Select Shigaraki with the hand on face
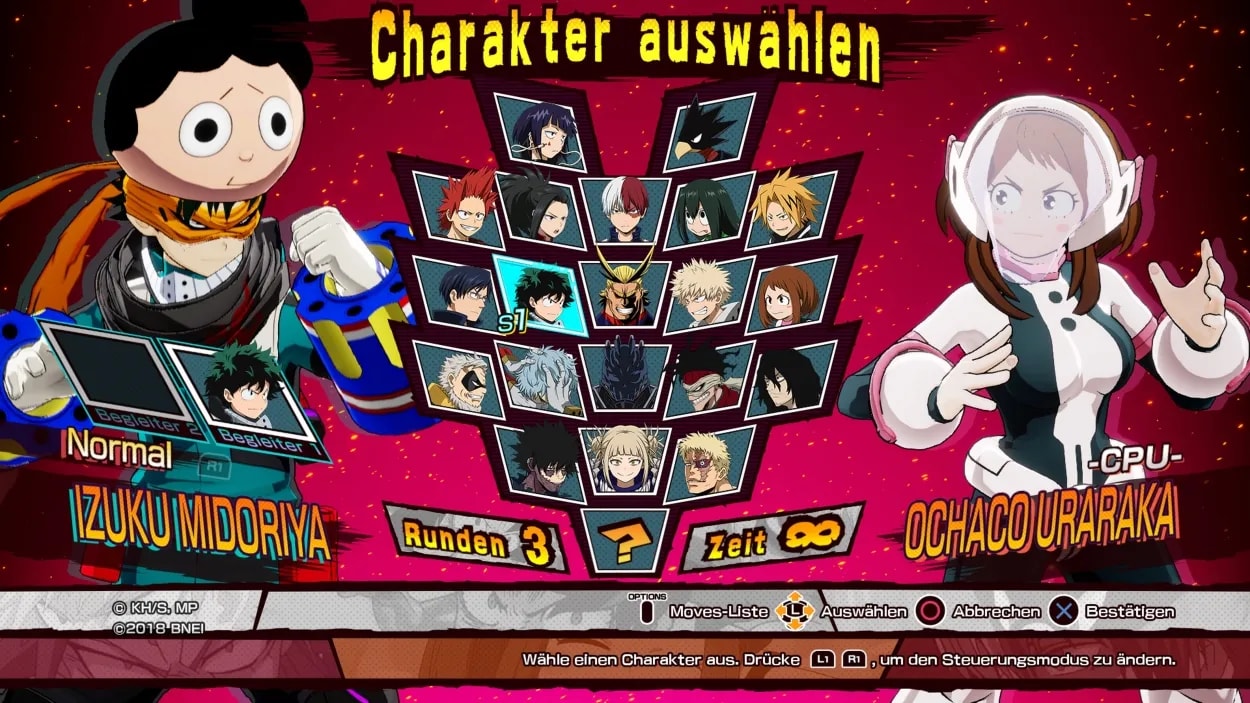 click(538, 378)
